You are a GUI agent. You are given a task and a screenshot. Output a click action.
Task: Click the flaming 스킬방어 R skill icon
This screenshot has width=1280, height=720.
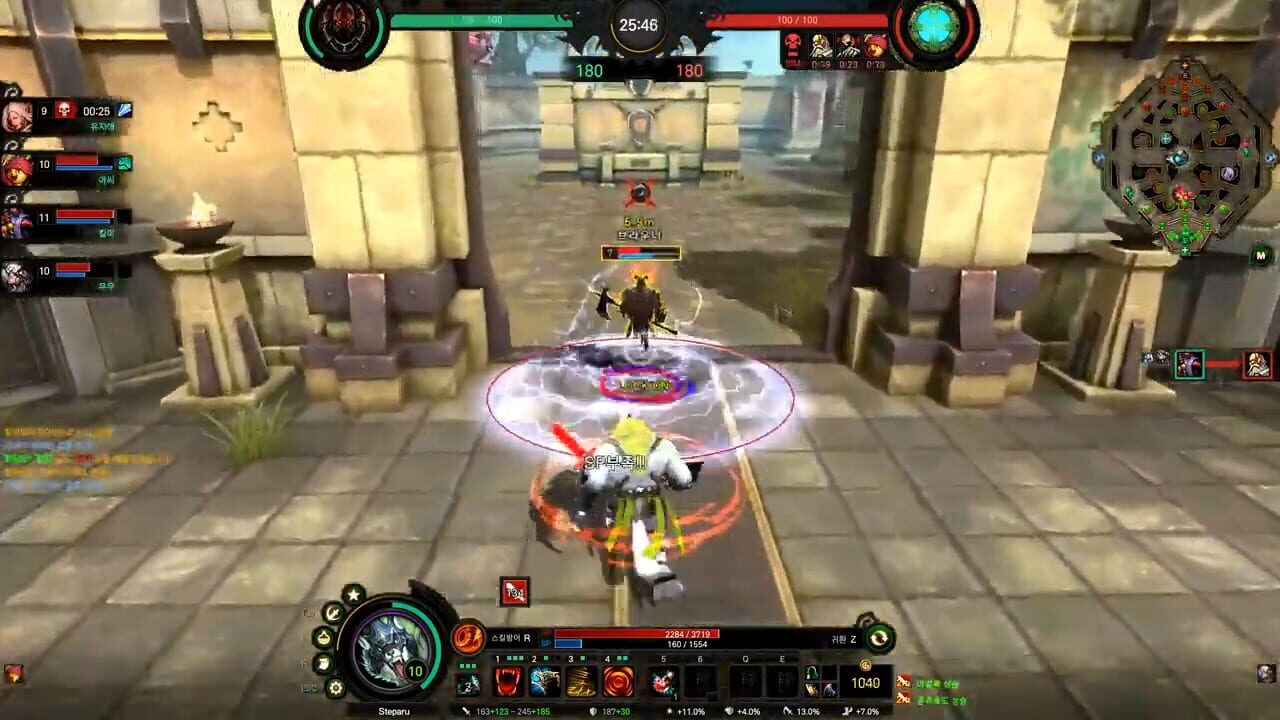pos(469,638)
